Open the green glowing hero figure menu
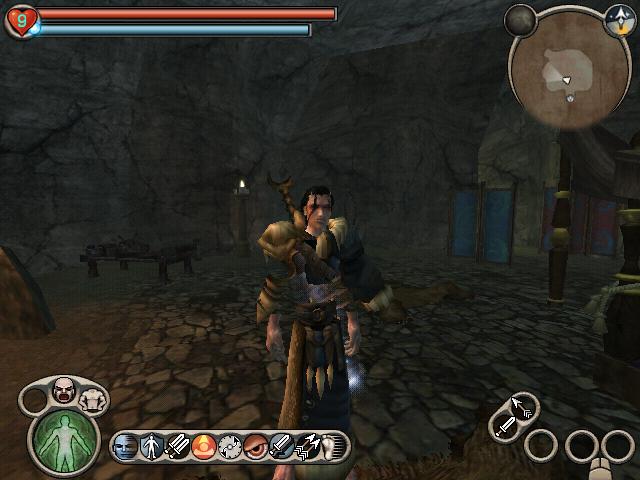This screenshot has width=640, height=480. click(x=65, y=438)
